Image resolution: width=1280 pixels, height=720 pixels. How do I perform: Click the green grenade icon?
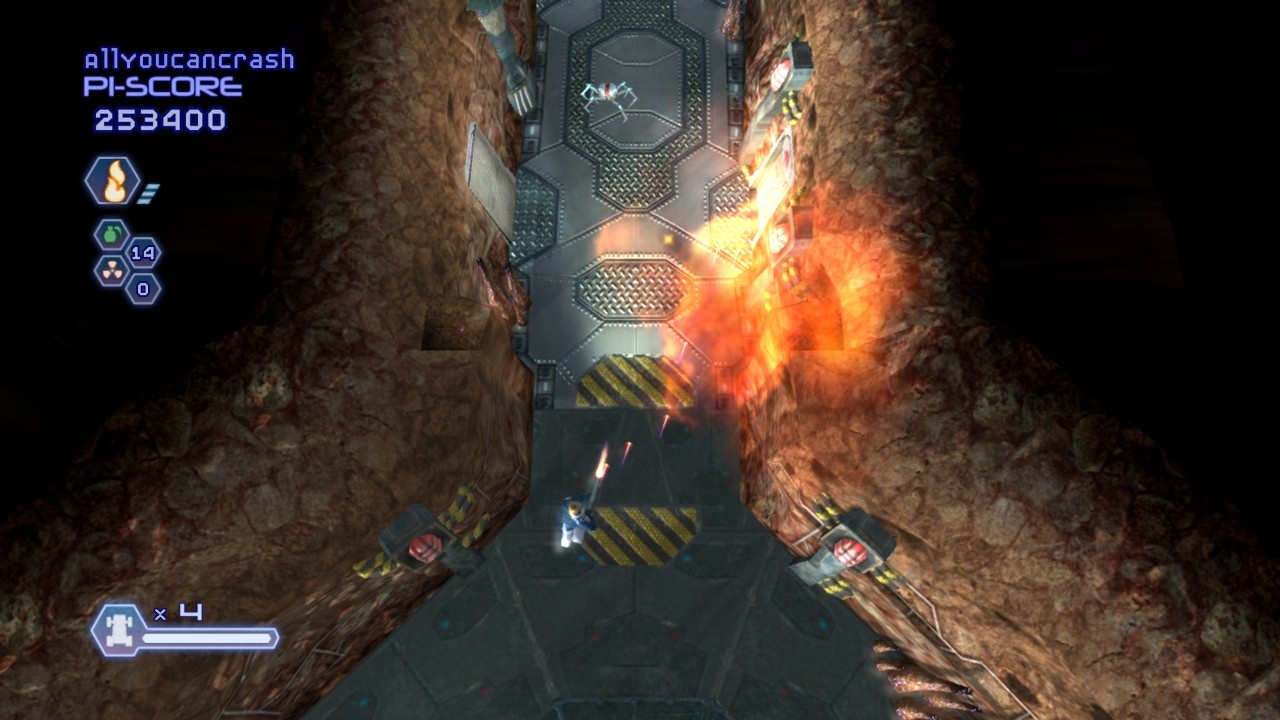coord(111,235)
